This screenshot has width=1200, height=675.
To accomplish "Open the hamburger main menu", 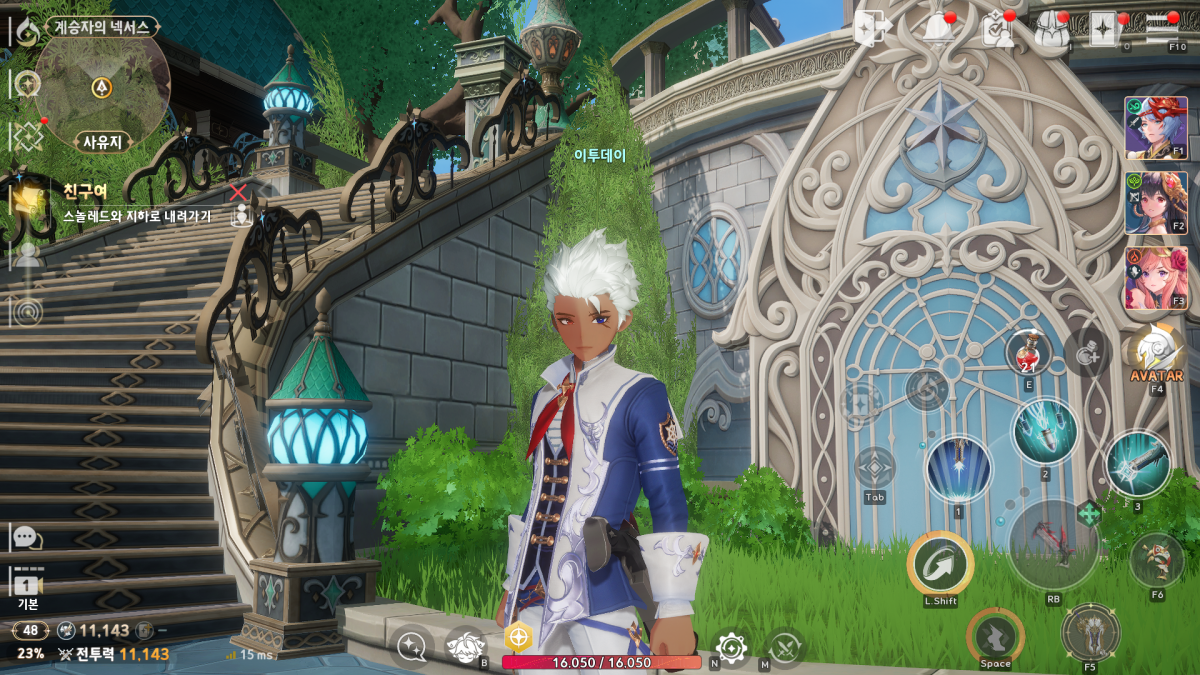I will [1161, 27].
